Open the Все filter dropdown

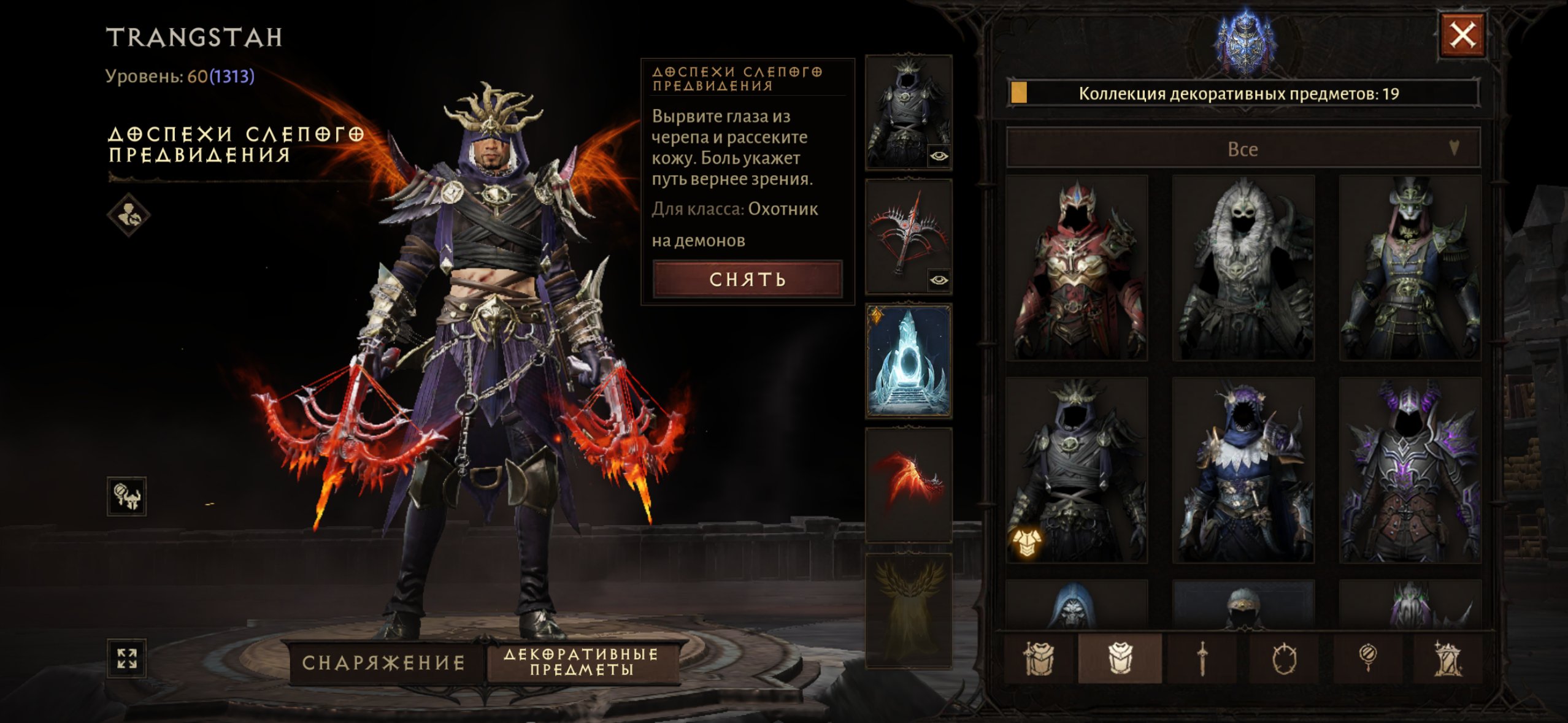tap(1243, 149)
